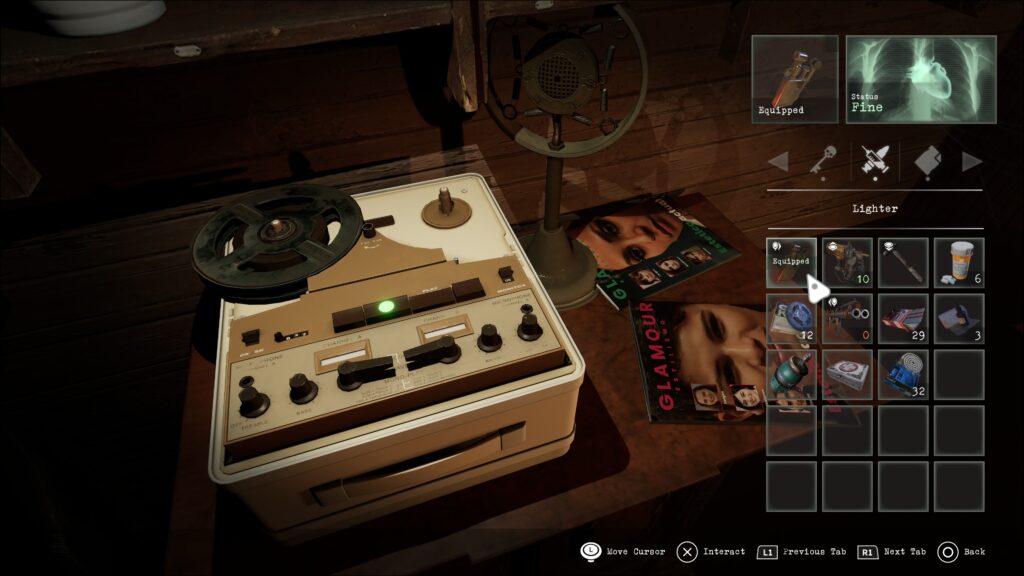Click the right arrow for next tab
Image resolution: width=1024 pixels, height=576 pixels.
point(971,161)
